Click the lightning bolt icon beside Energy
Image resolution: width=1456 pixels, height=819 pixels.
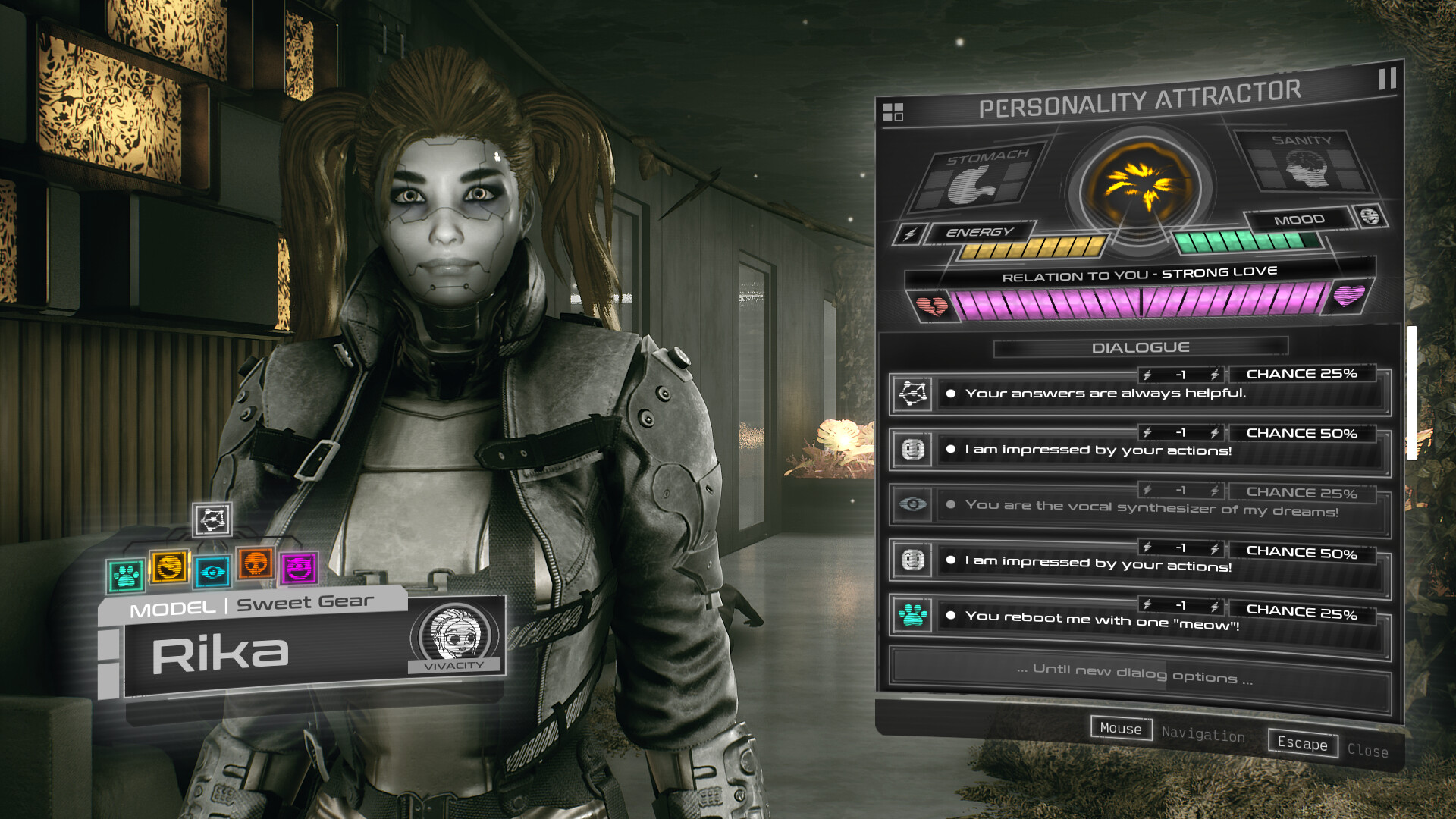click(x=908, y=236)
